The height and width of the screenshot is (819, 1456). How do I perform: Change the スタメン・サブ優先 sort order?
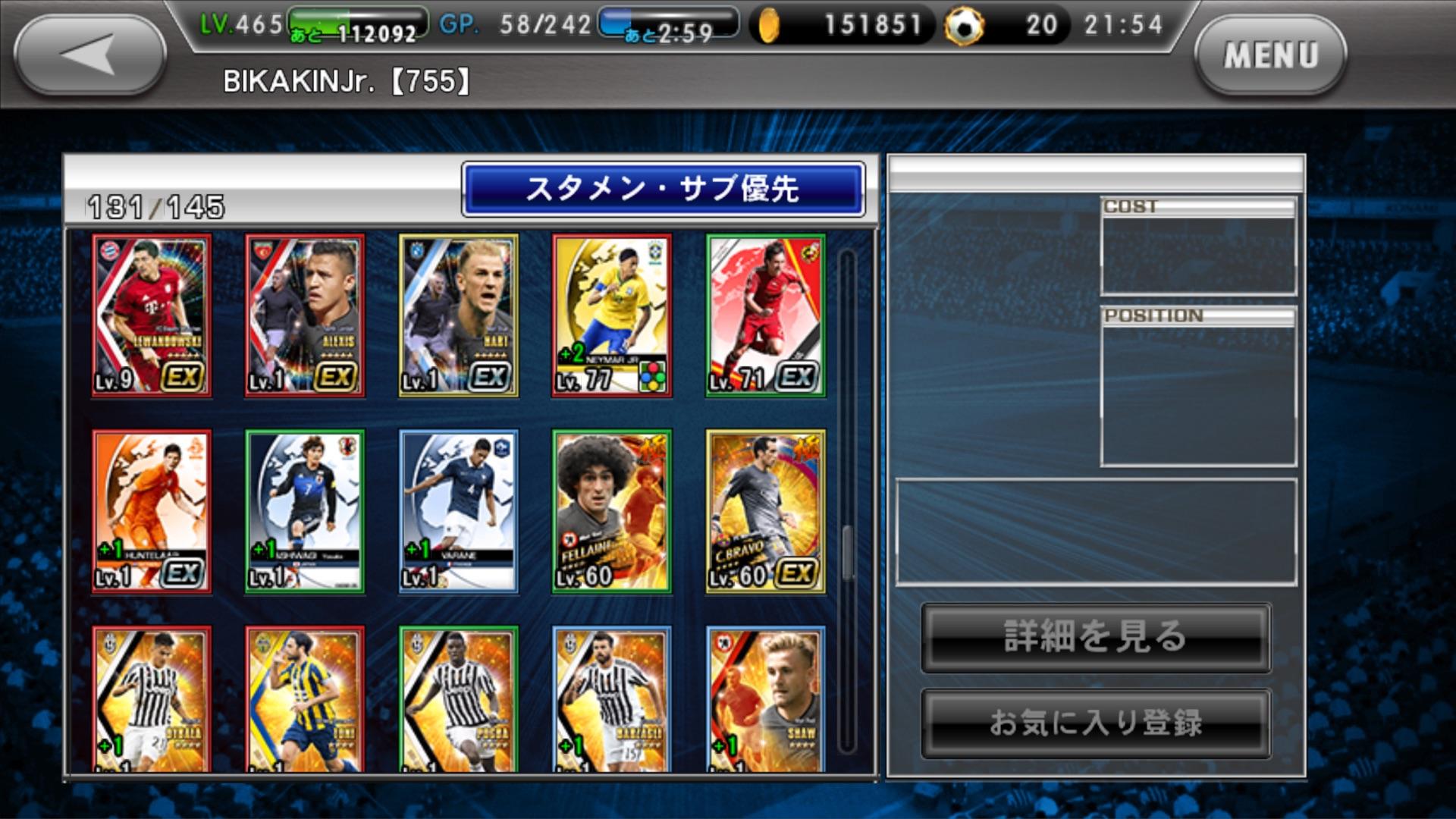(x=663, y=189)
